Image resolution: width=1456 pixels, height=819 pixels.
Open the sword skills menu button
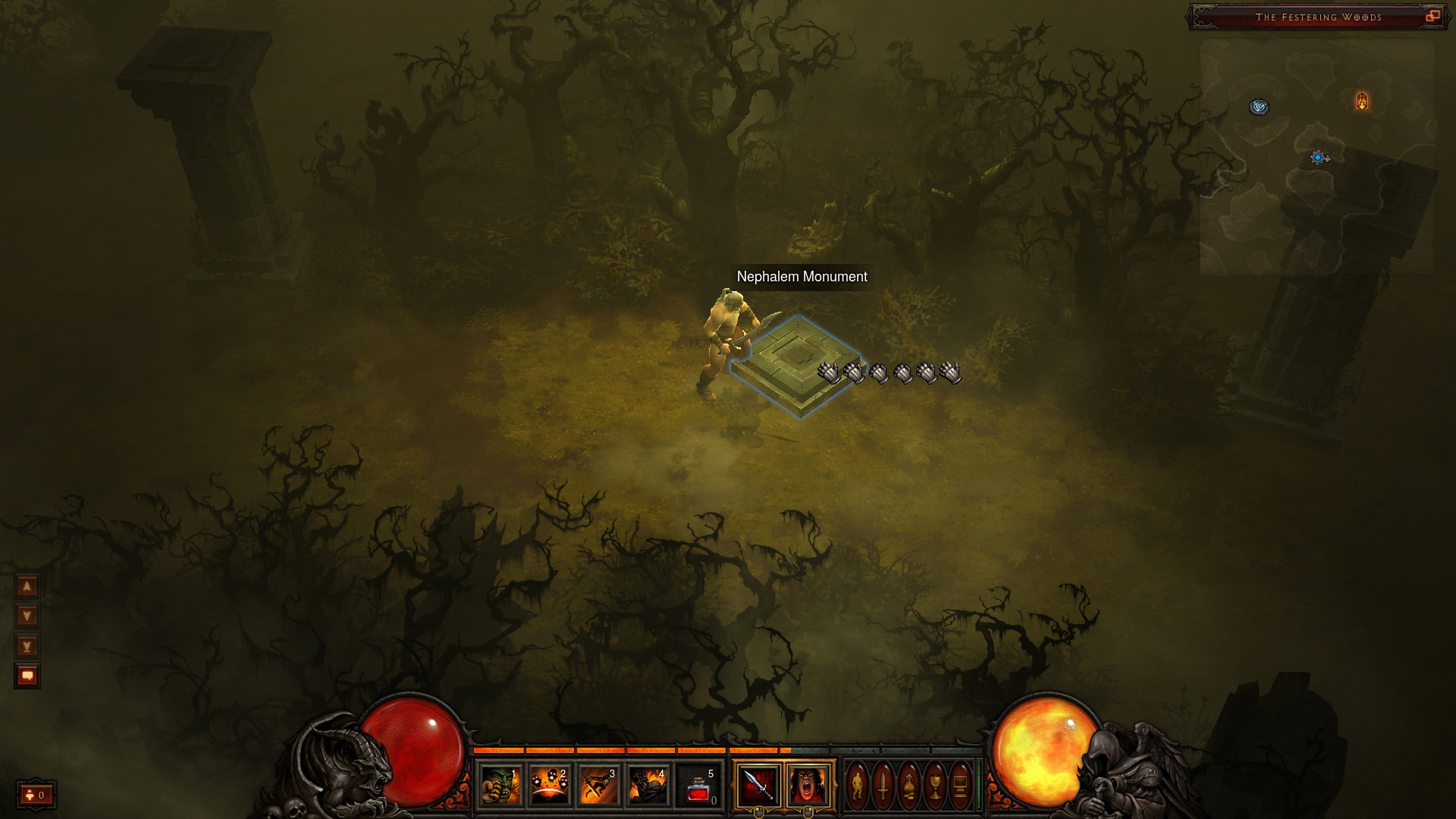click(883, 785)
